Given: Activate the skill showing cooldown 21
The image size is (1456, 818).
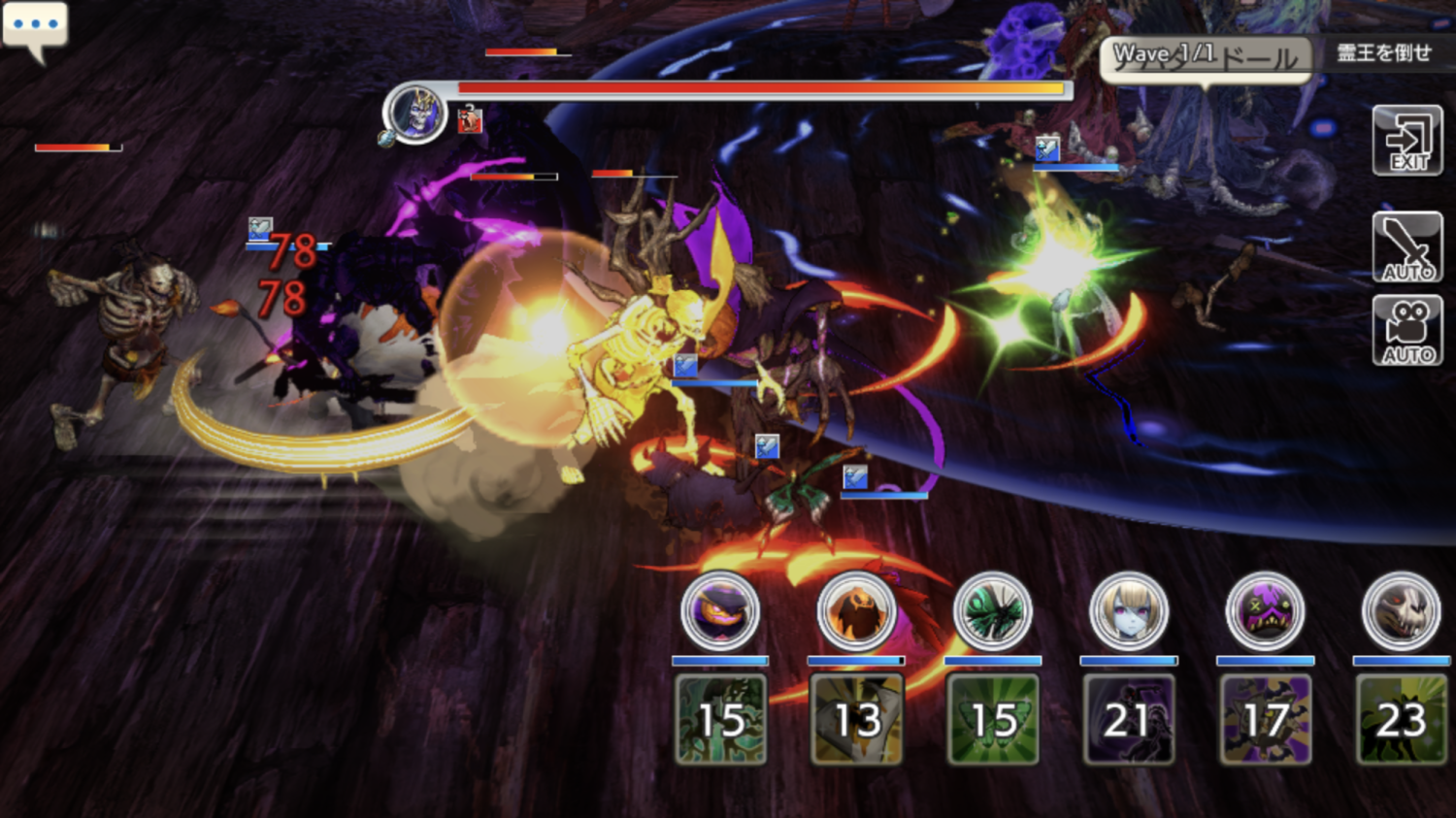Looking at the screenshot, I should tap(1129, 719).
